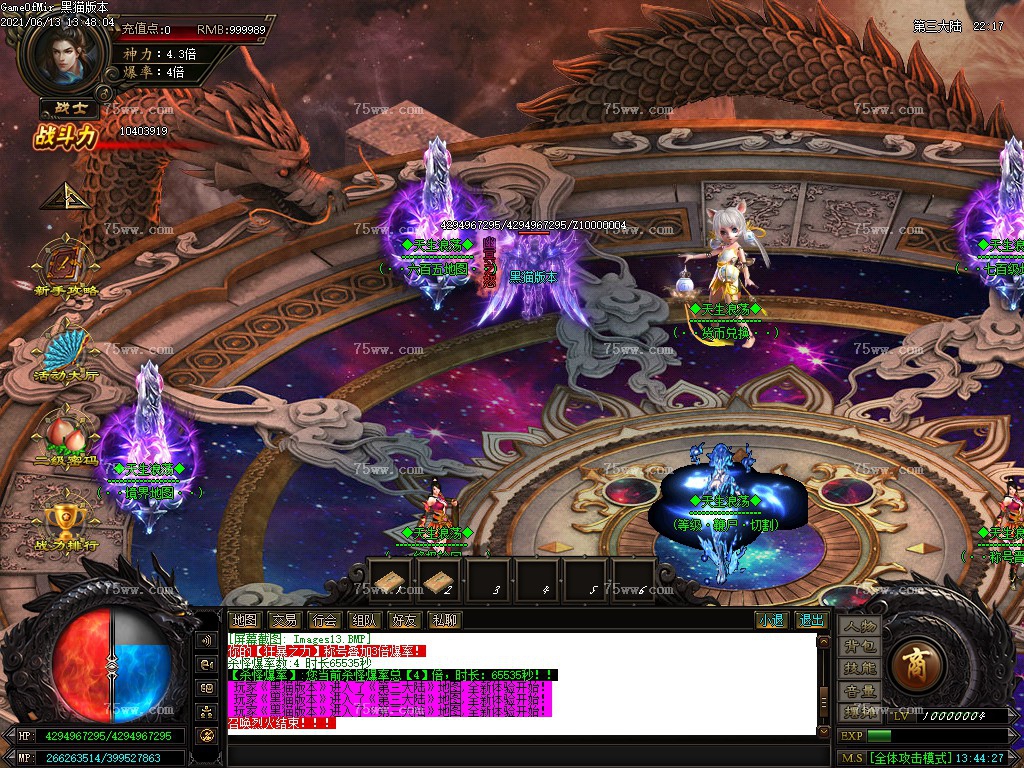Open the 行会 guild button
Viewport: 1024px width, 768px height.
coord(324,620)
